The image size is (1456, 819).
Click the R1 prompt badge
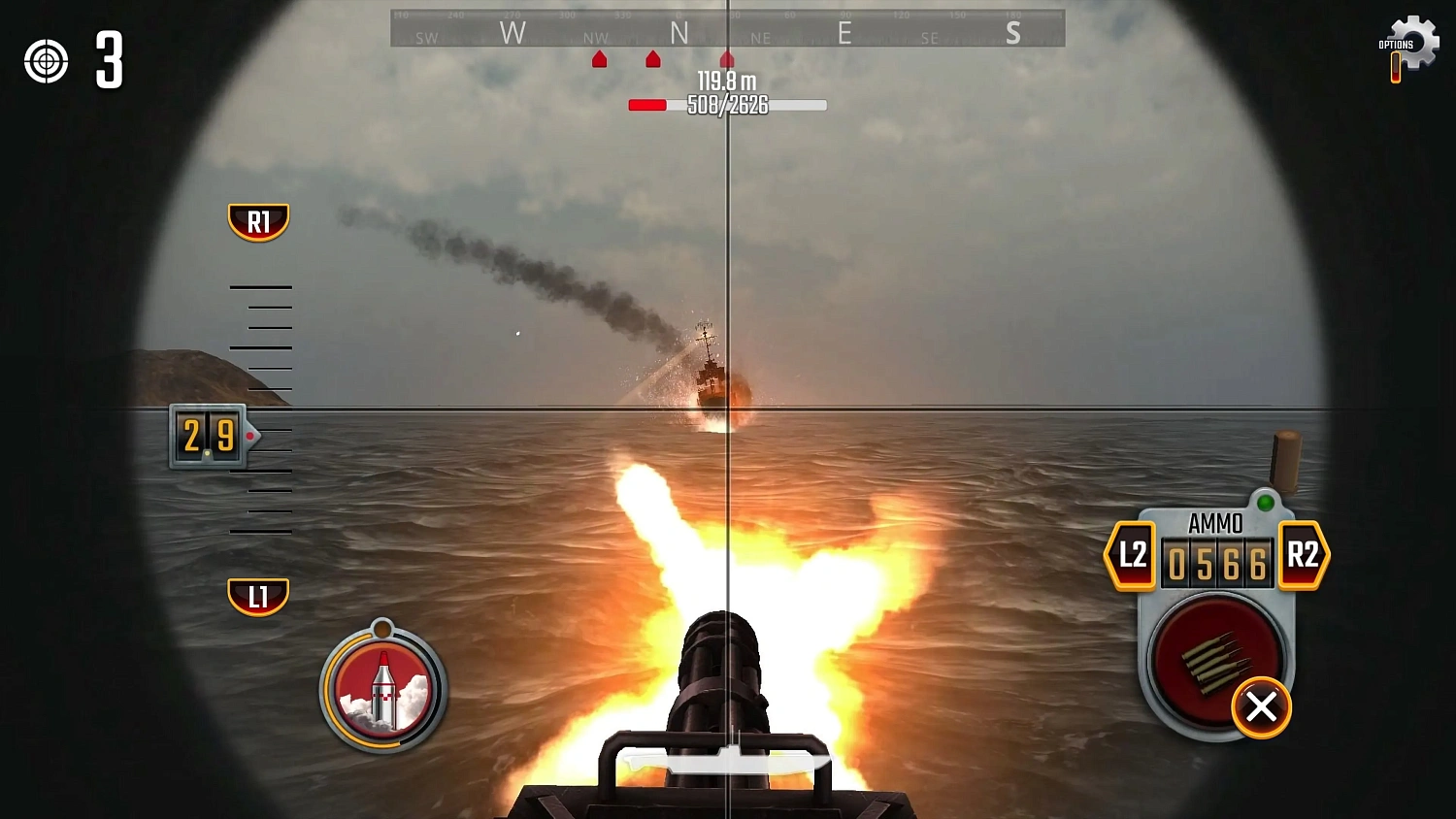point(258,220)
